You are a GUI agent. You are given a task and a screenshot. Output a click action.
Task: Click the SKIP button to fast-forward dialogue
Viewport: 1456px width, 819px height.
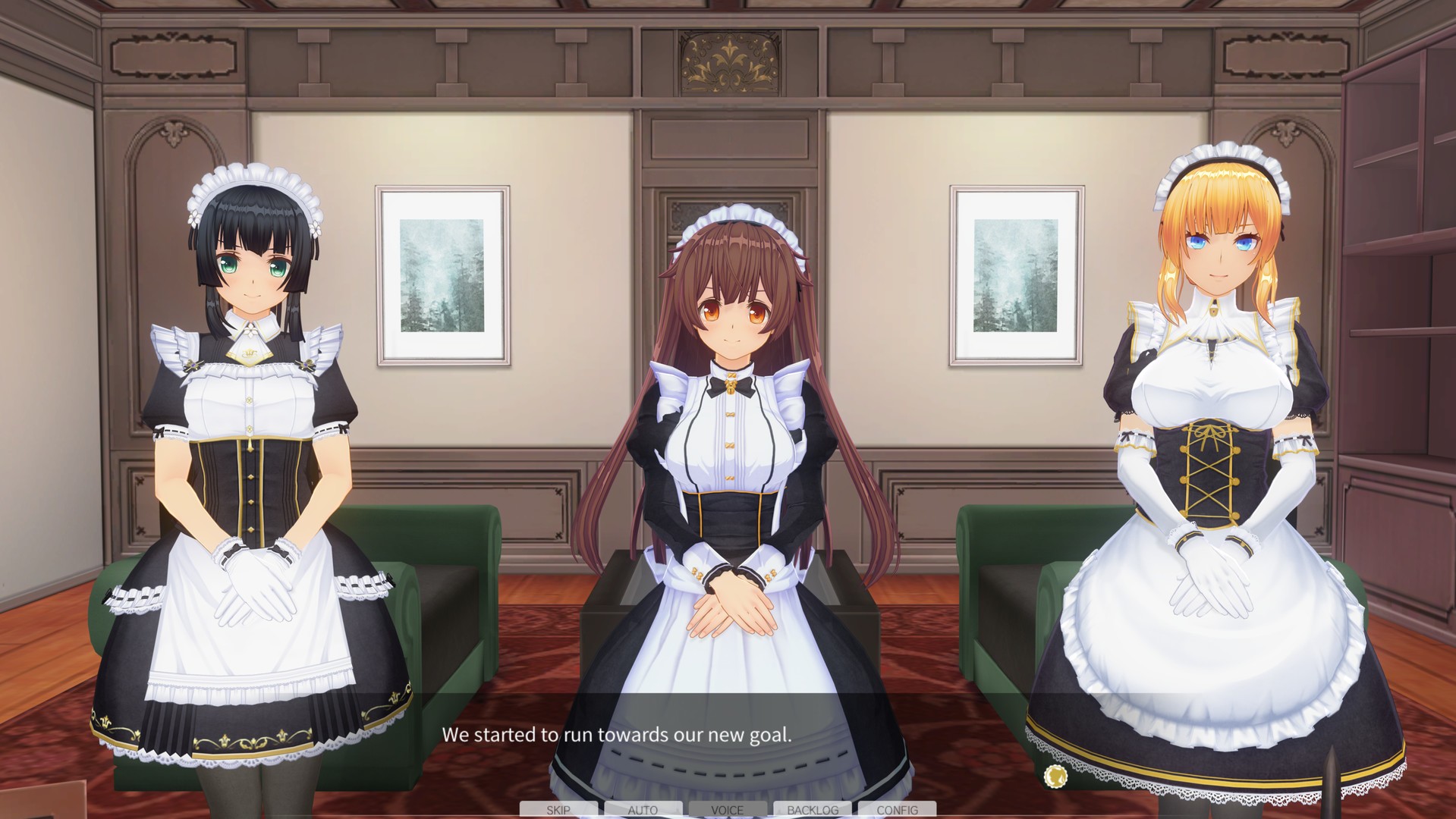click(558, 810)
